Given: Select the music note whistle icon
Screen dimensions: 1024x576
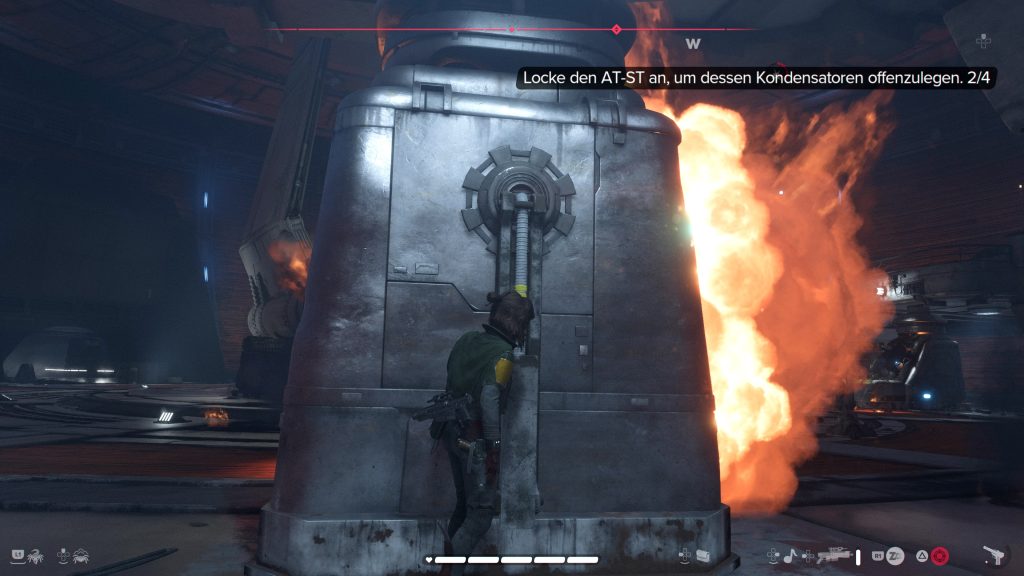Looking at the screenshot, I should [792, 555].
